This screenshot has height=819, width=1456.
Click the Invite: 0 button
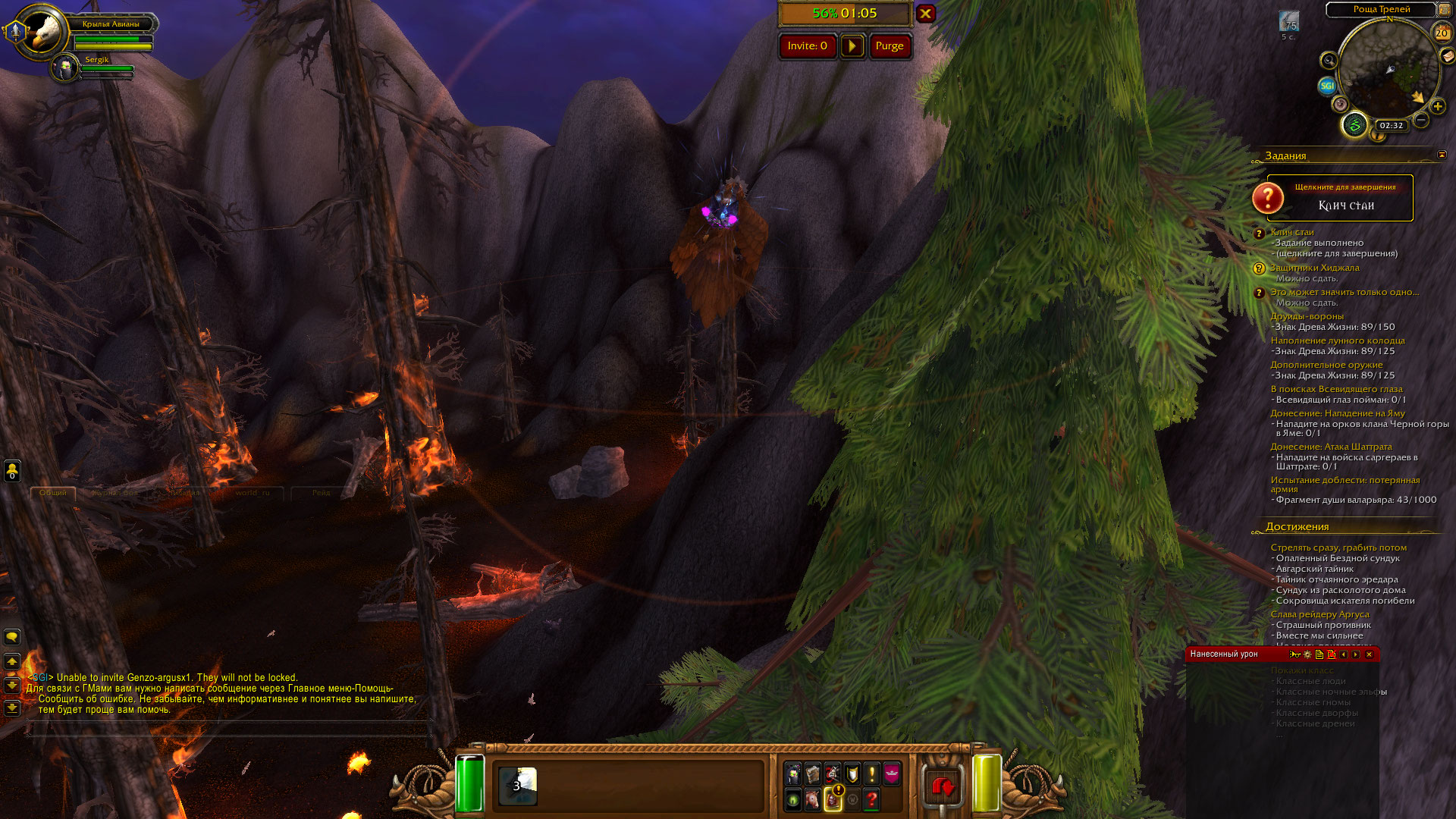pyautogui.click(x=807, y=46)
